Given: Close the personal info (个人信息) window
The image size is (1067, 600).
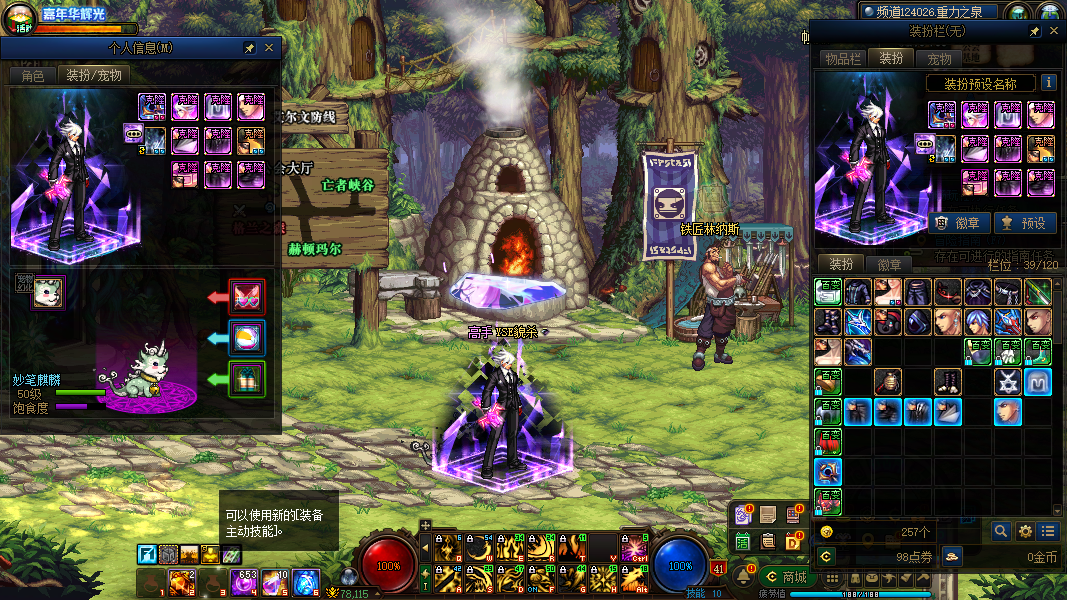Looking at the screenshot, I should point(269,48).
